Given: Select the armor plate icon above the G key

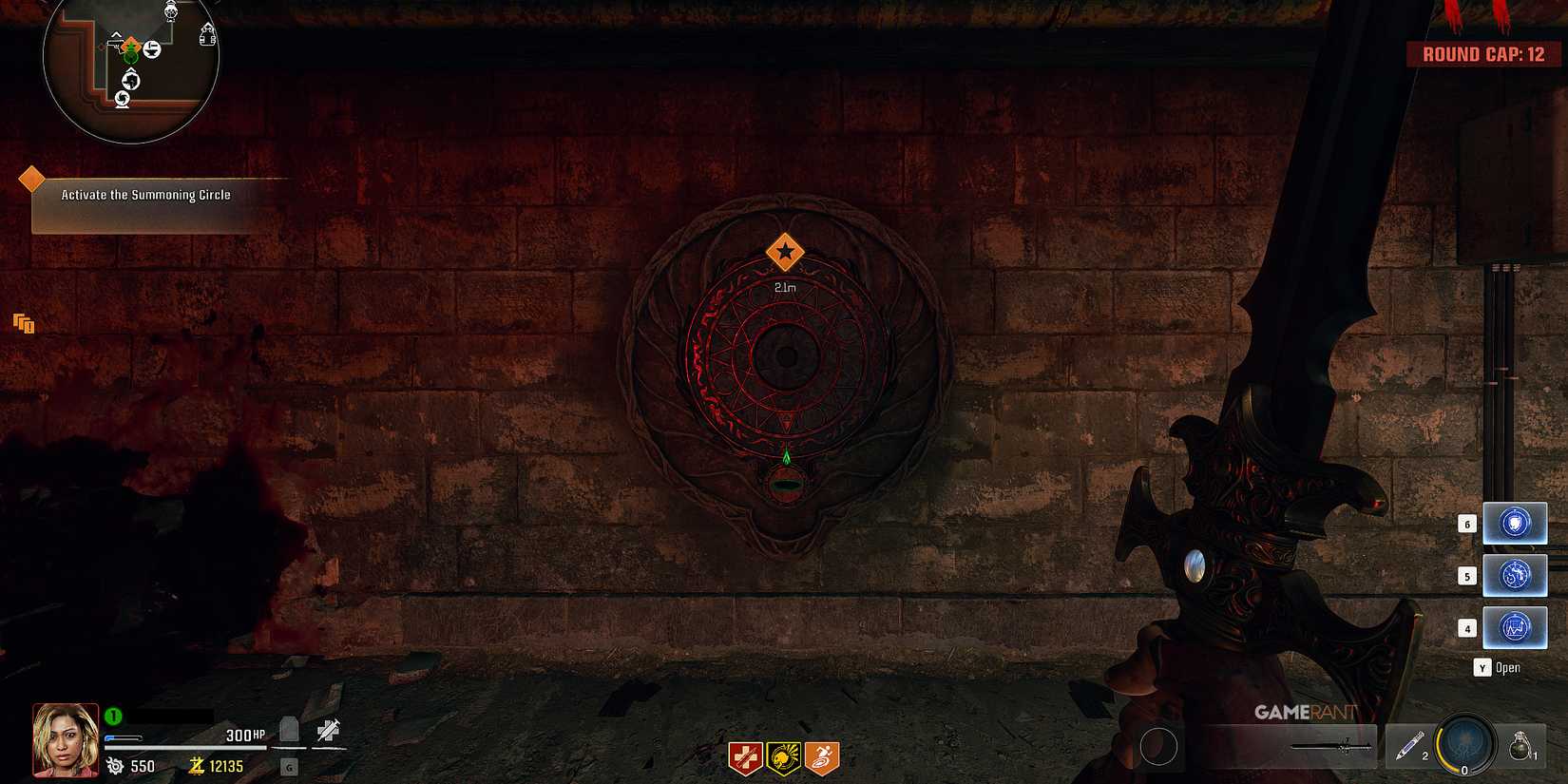Looking at the screenshot, I should (x=290, y=729).
